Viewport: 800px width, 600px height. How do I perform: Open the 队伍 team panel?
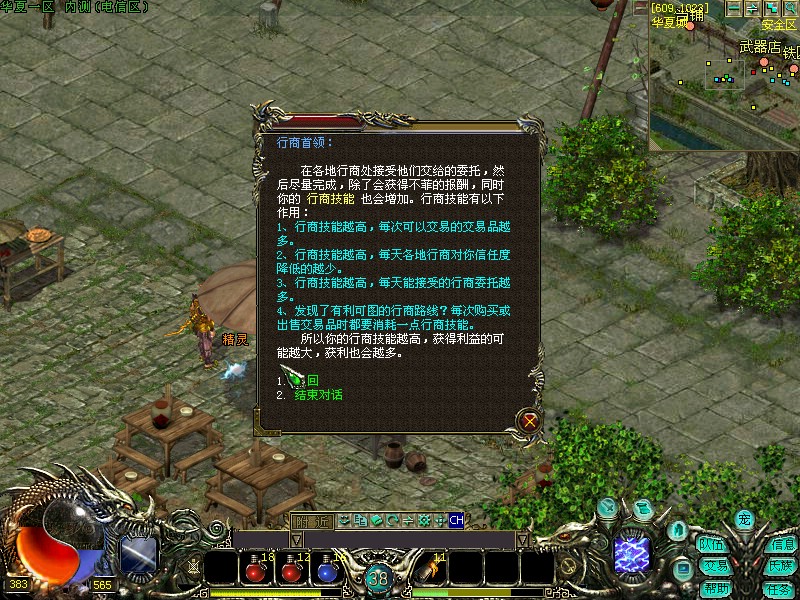712,545
